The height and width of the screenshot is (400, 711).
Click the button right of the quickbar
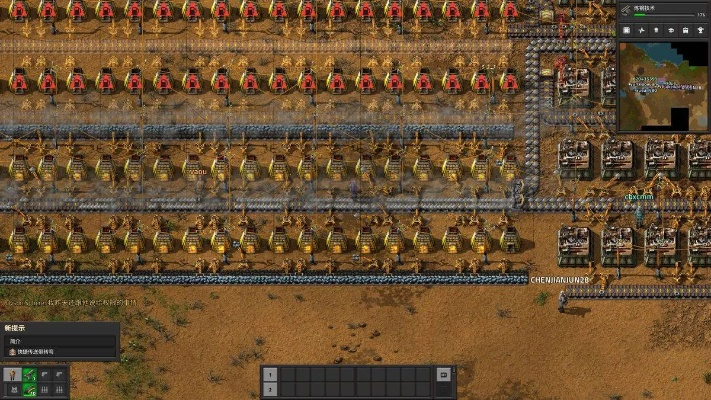tap(444, 375)
